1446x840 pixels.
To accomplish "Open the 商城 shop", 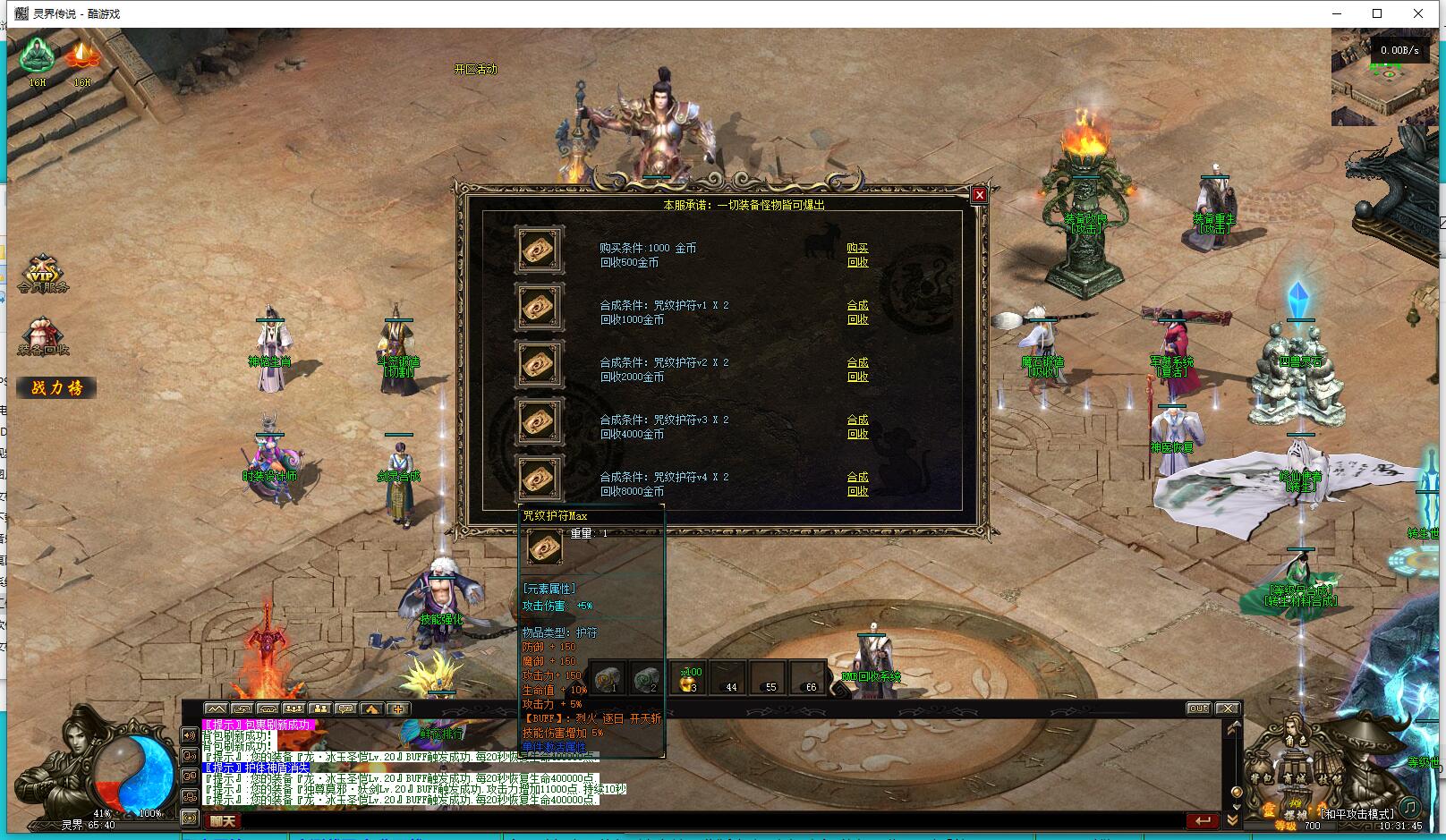I will click(x=1294, y=779).
